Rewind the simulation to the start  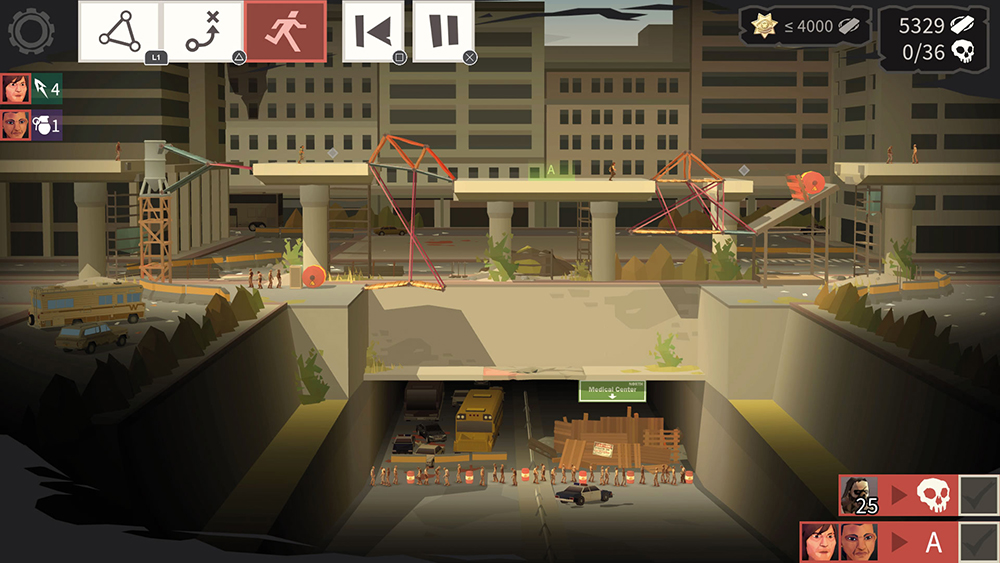pos(373,32)
